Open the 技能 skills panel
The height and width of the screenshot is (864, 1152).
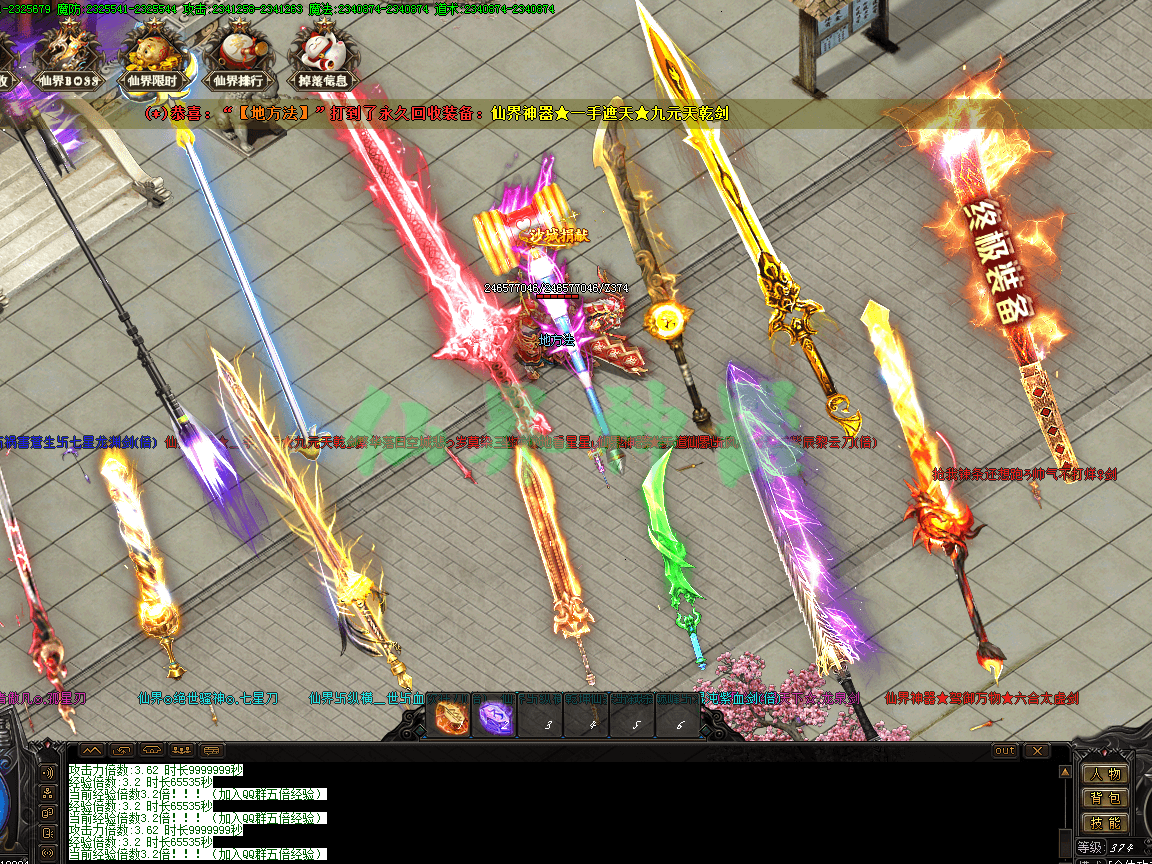(x=1105, y=824)
